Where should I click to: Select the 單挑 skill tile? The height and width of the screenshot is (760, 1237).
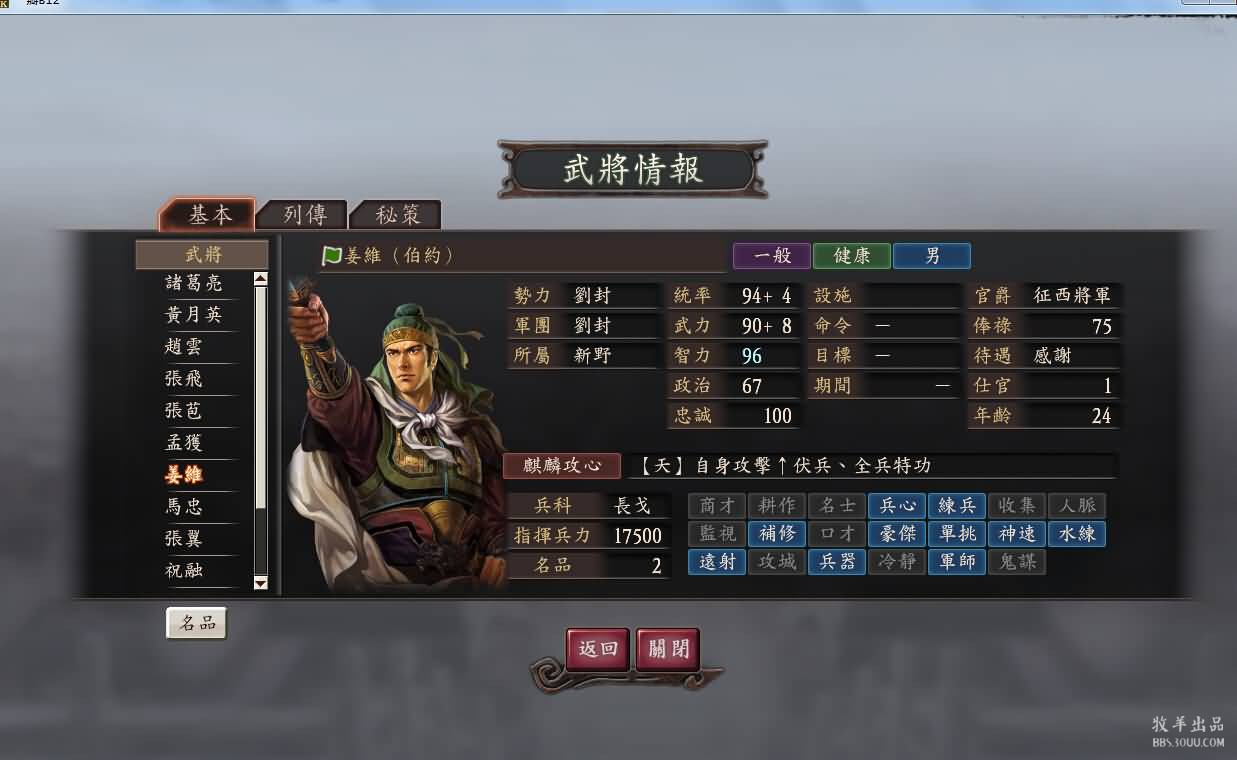(x=956, y=534)
